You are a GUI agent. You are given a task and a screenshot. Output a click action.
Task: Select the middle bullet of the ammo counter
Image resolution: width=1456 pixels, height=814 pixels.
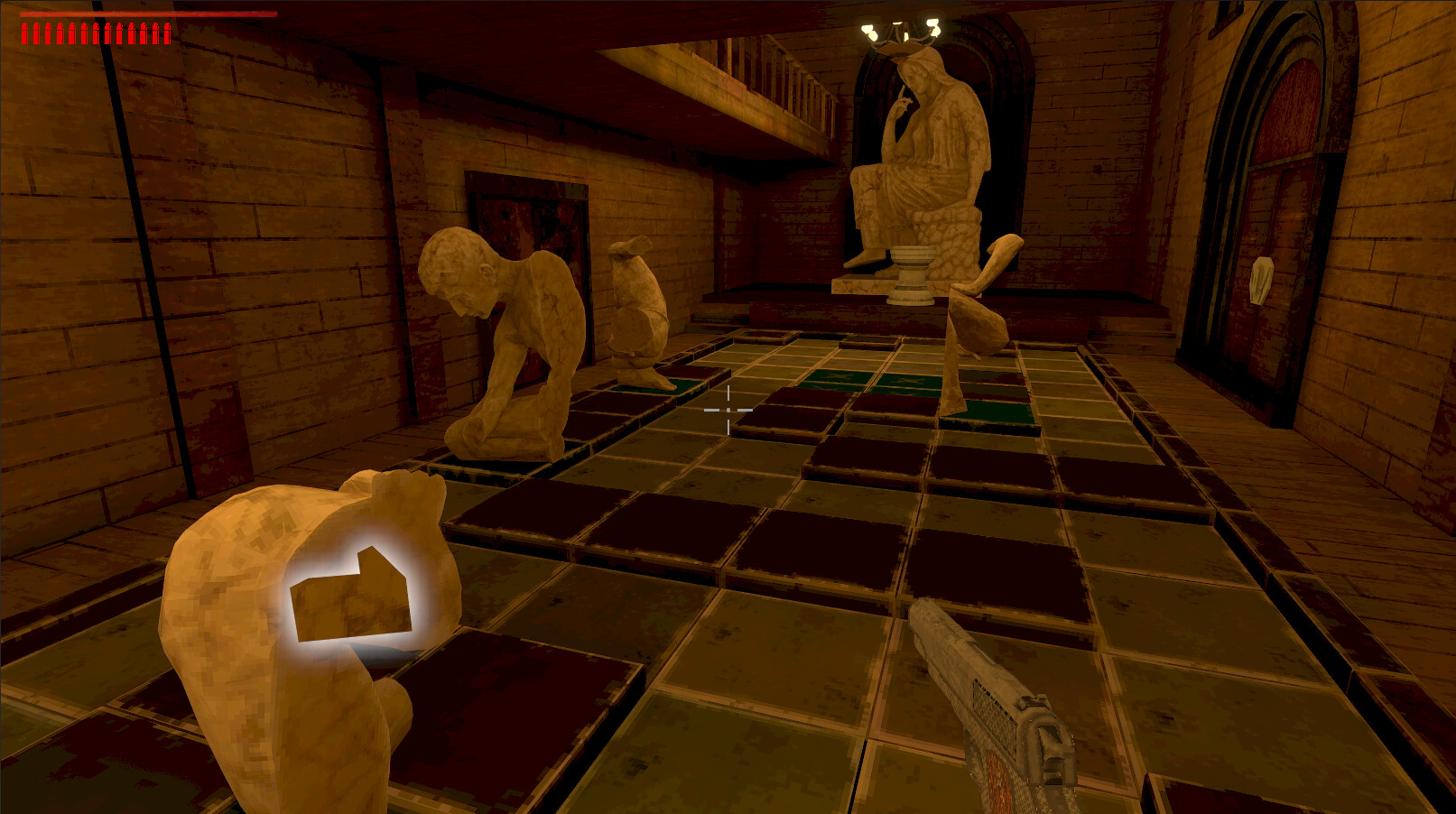coord(95,34)
